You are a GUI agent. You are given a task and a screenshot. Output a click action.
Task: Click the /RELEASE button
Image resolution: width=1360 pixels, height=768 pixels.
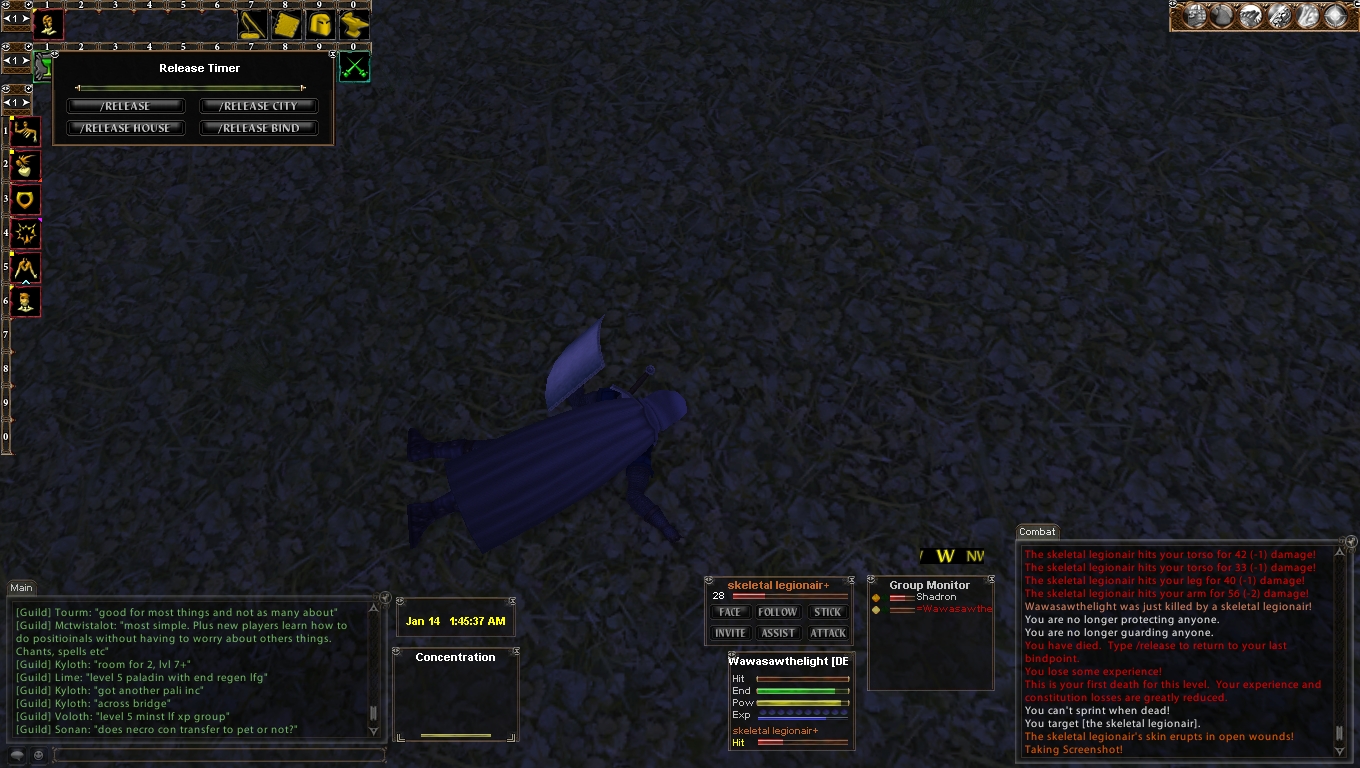pyautogui.click(x=126, y=106)
